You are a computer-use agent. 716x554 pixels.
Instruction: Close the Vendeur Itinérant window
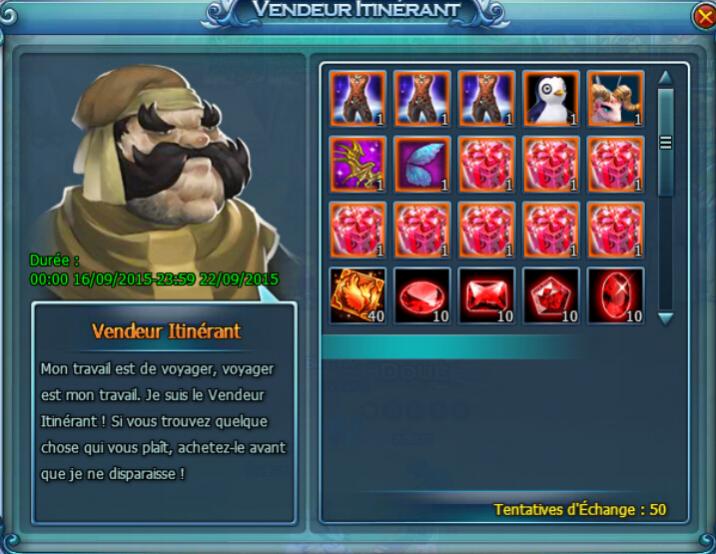[702, 17]
